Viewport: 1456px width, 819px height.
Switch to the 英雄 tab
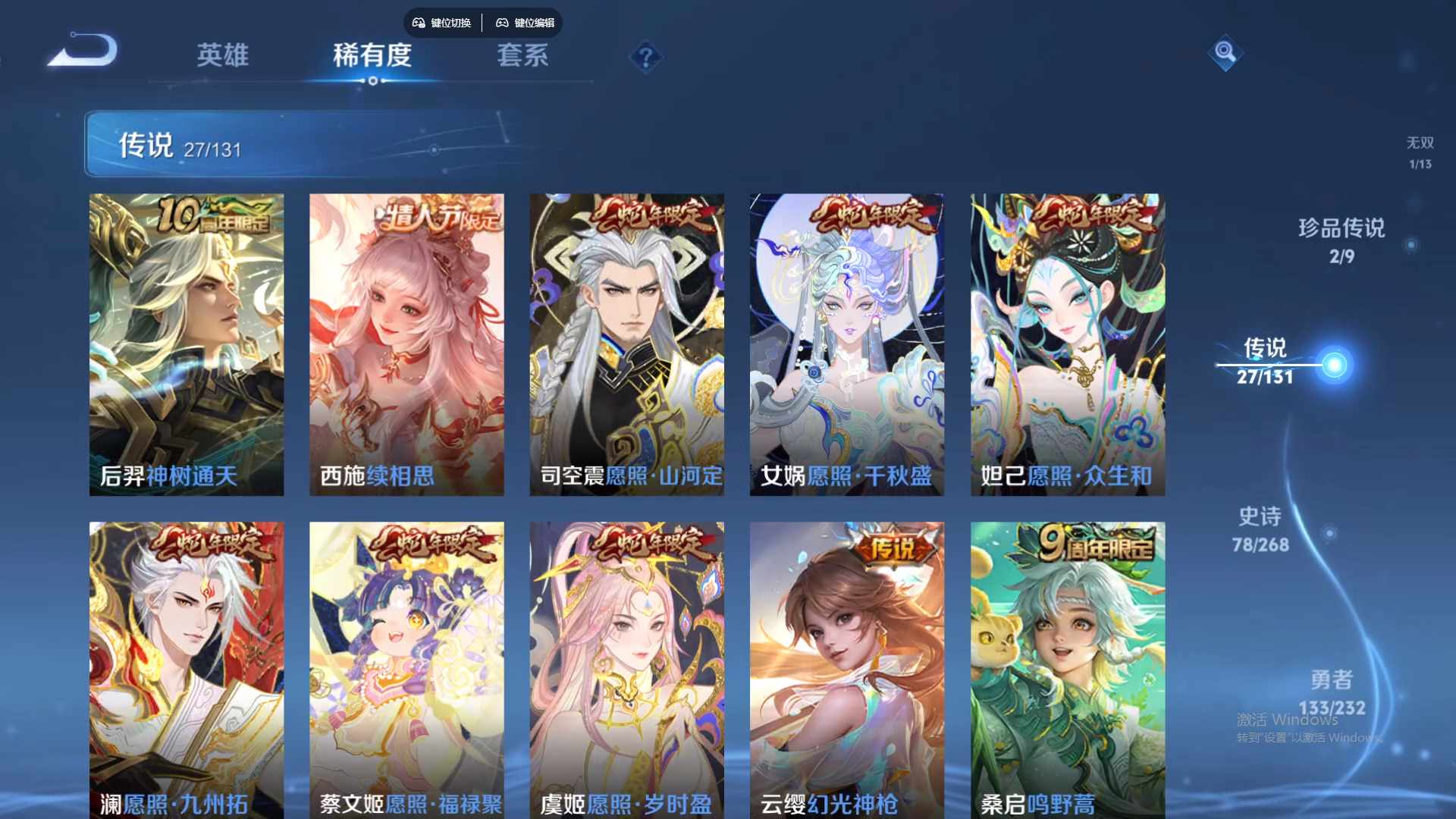pyautogui.click(x=223, y=56)
